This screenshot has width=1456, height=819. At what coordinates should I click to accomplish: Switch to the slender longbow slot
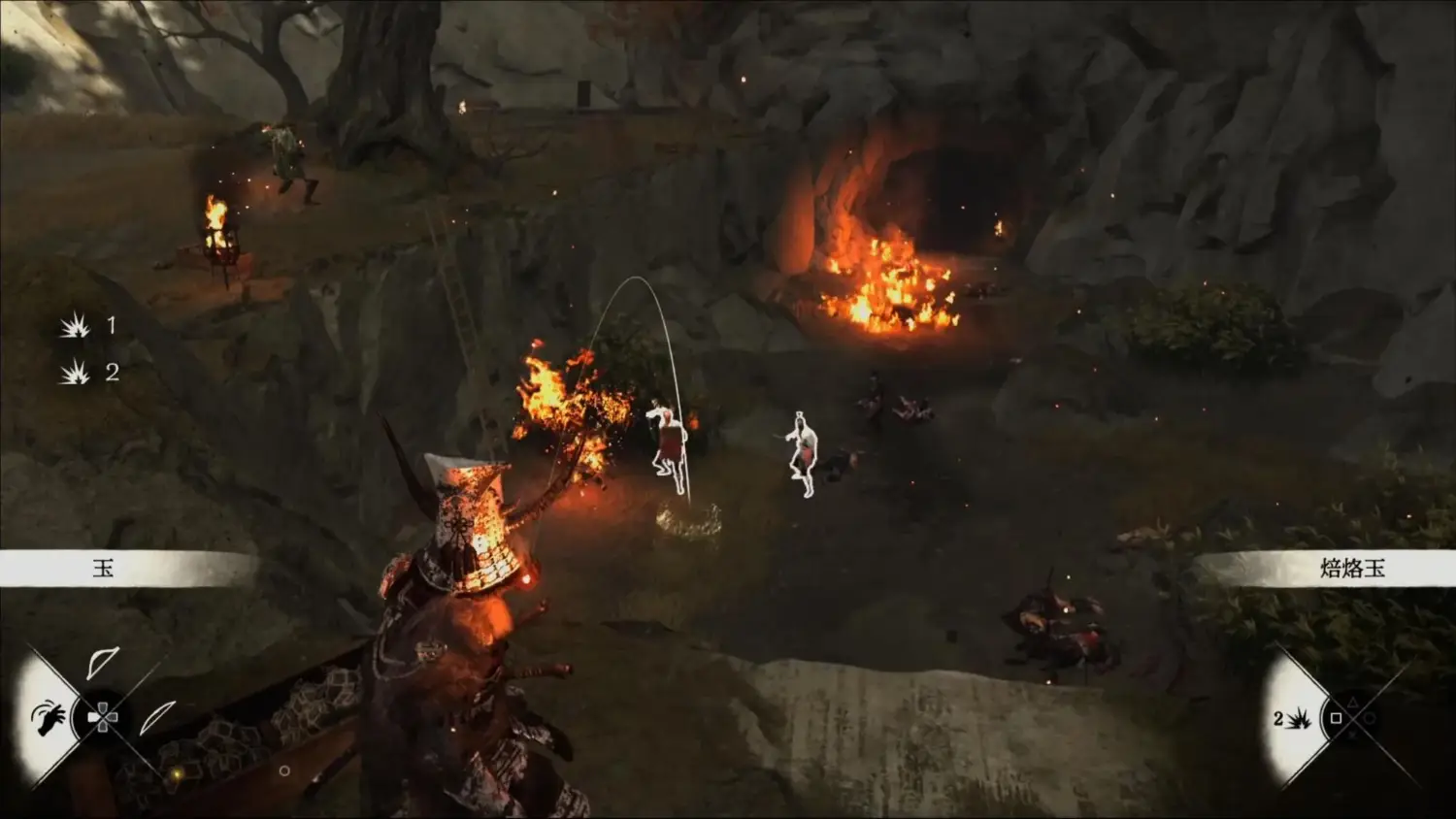(157, 717)
